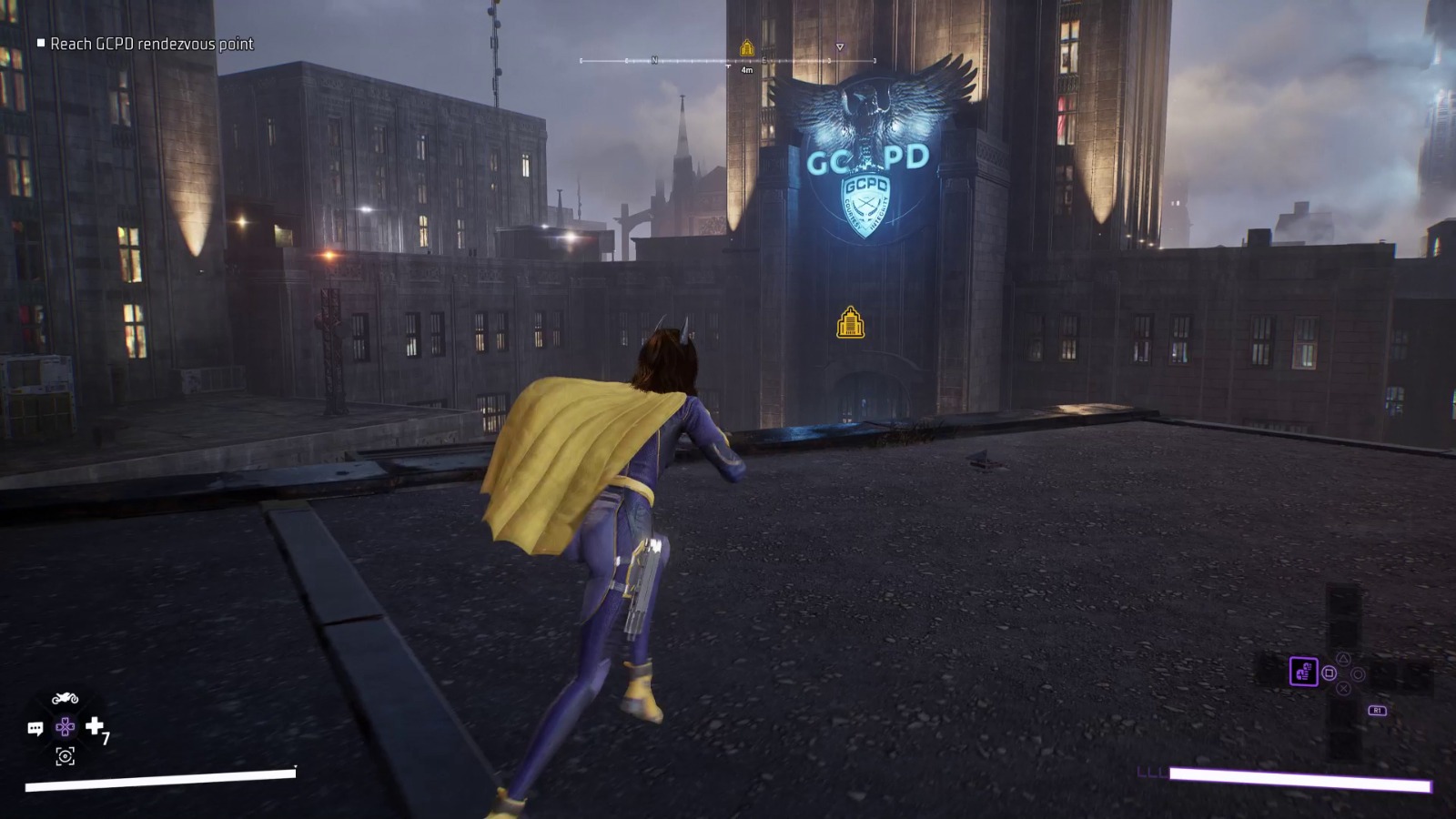Trigger the purple fists ability icon
Viewport: 1456px width, 819px height.
click(1303, 672)
